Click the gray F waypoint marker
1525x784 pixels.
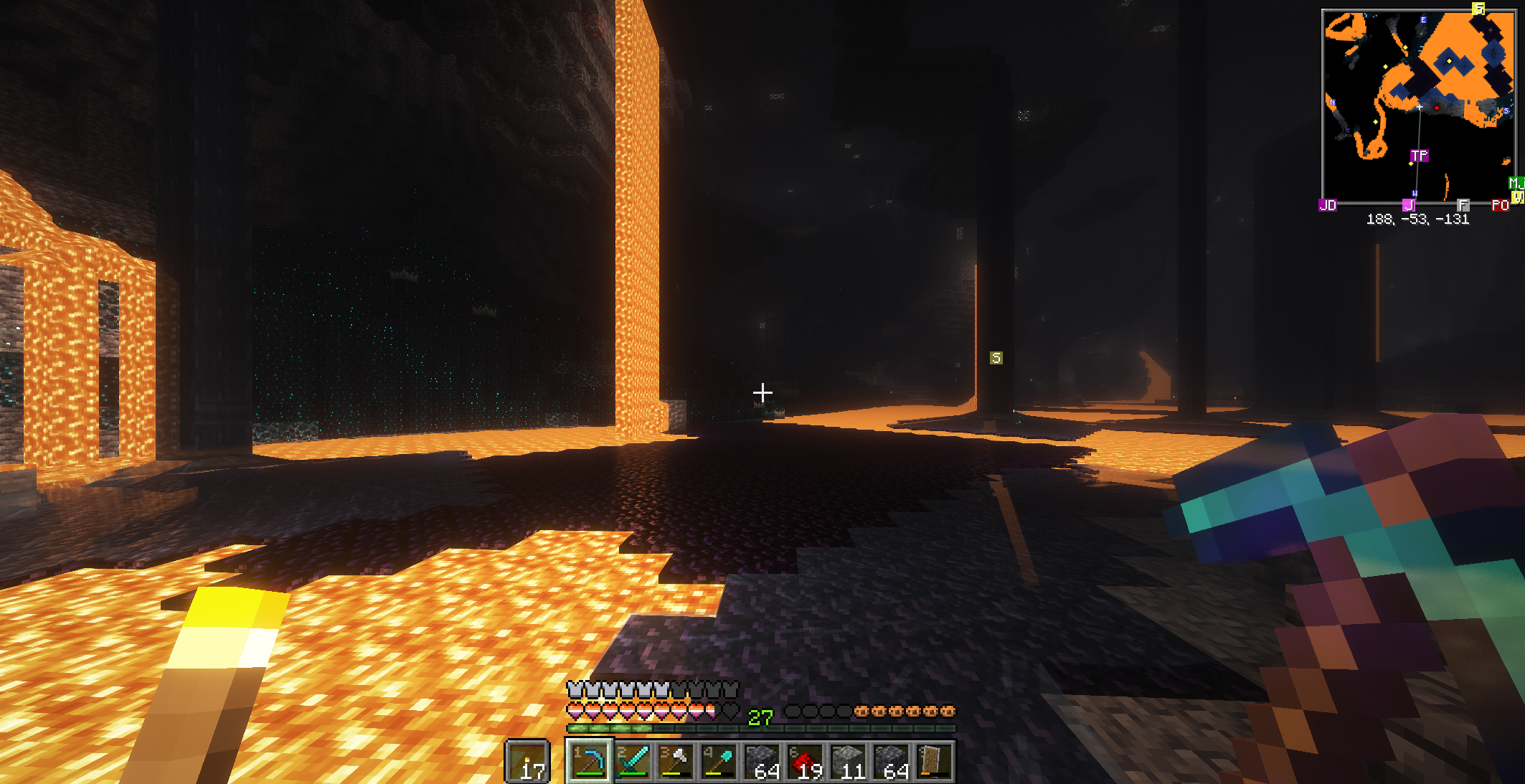[1463, 205]
